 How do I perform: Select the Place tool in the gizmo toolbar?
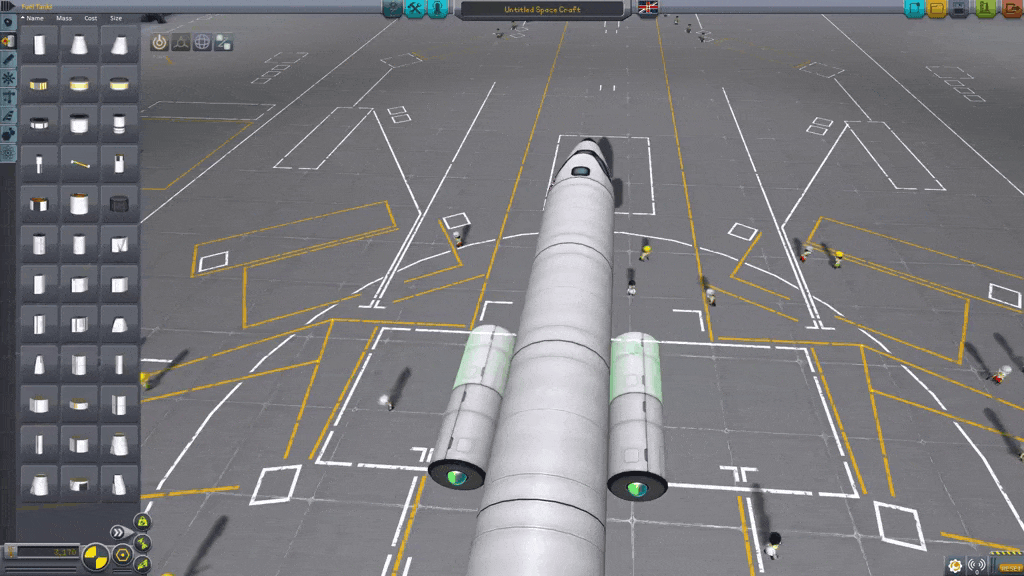[159, 42]
